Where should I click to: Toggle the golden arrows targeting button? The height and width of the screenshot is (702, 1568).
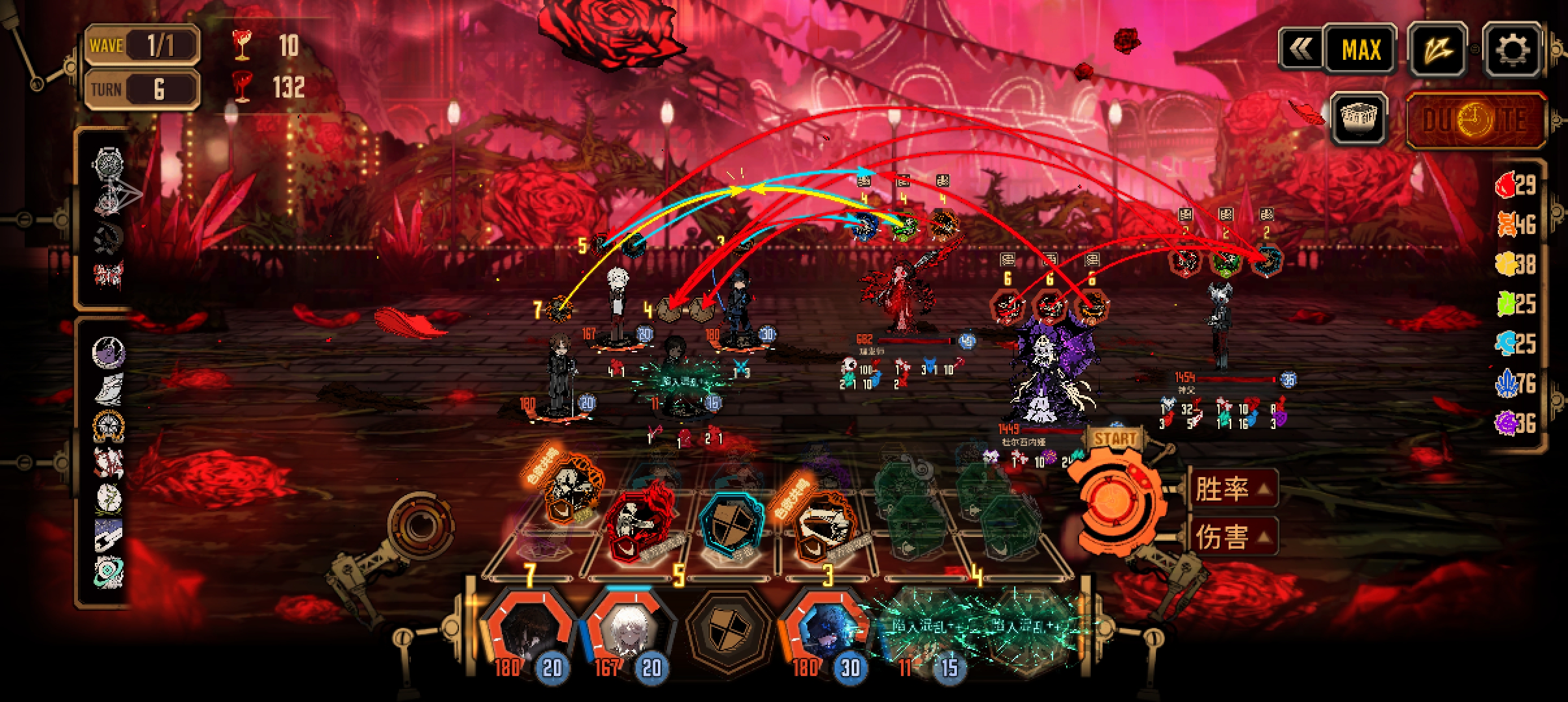(1437, 49)
